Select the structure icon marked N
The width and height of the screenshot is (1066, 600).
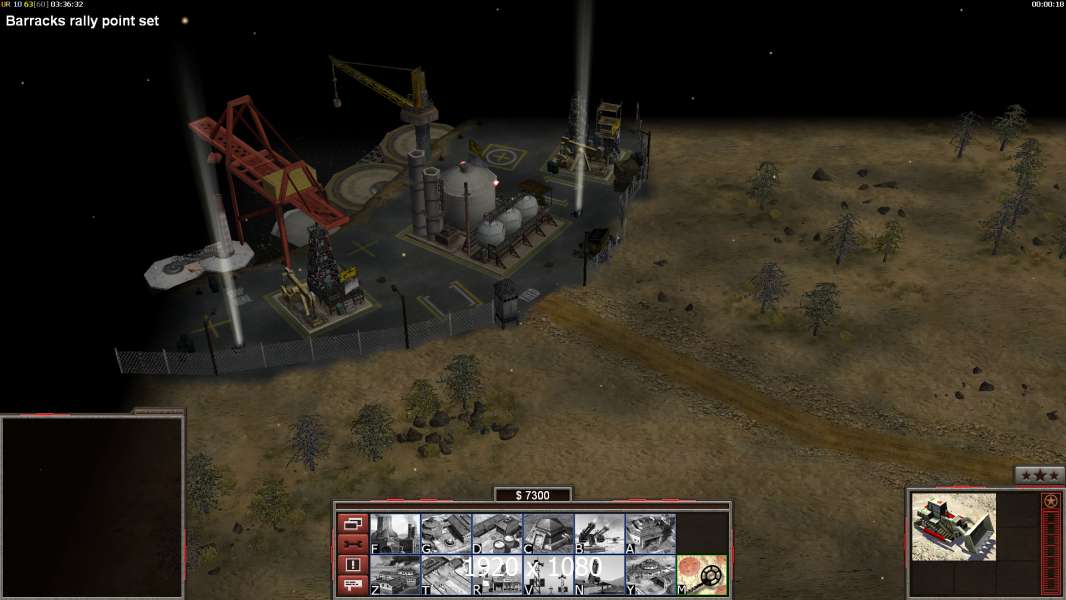point(599,575)
